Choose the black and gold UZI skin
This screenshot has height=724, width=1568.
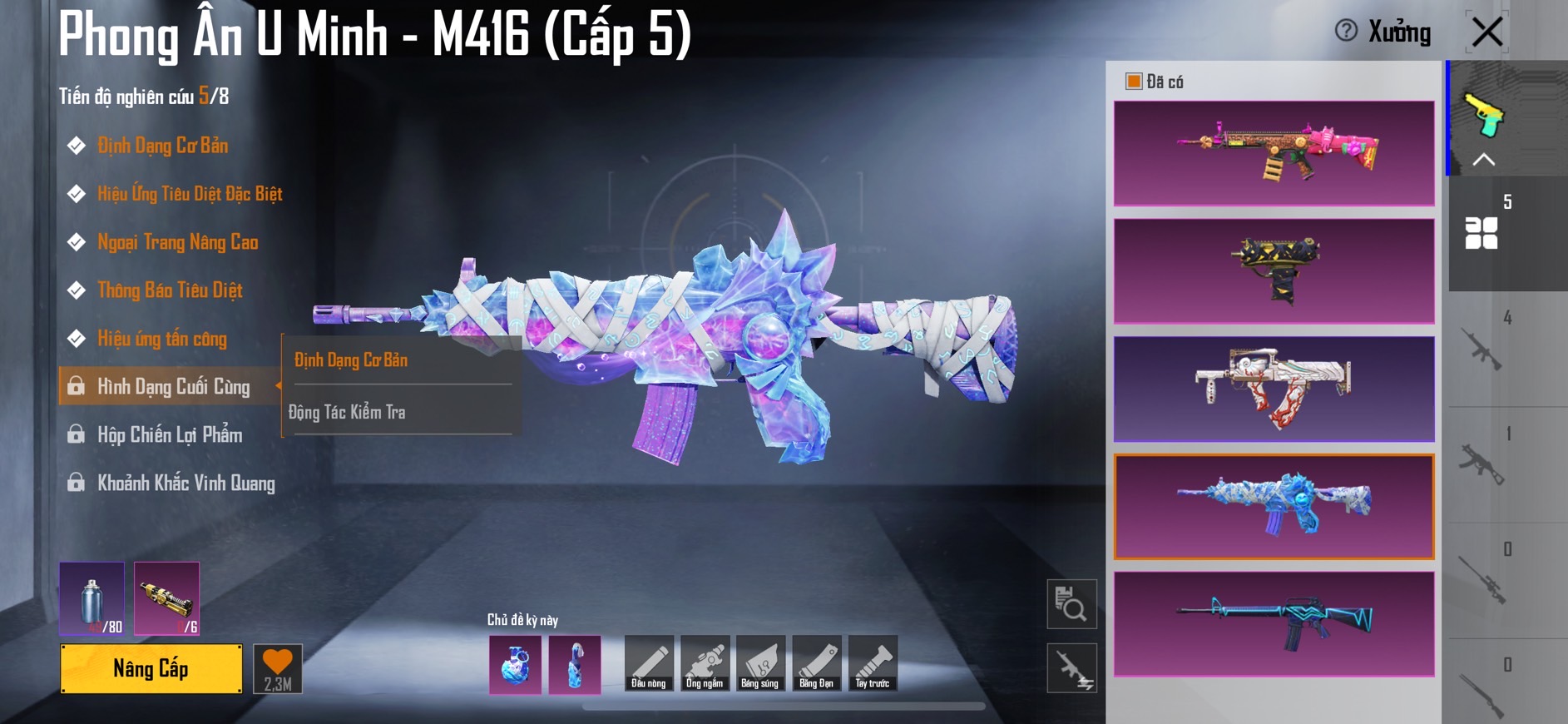(x=1274, y=270)
